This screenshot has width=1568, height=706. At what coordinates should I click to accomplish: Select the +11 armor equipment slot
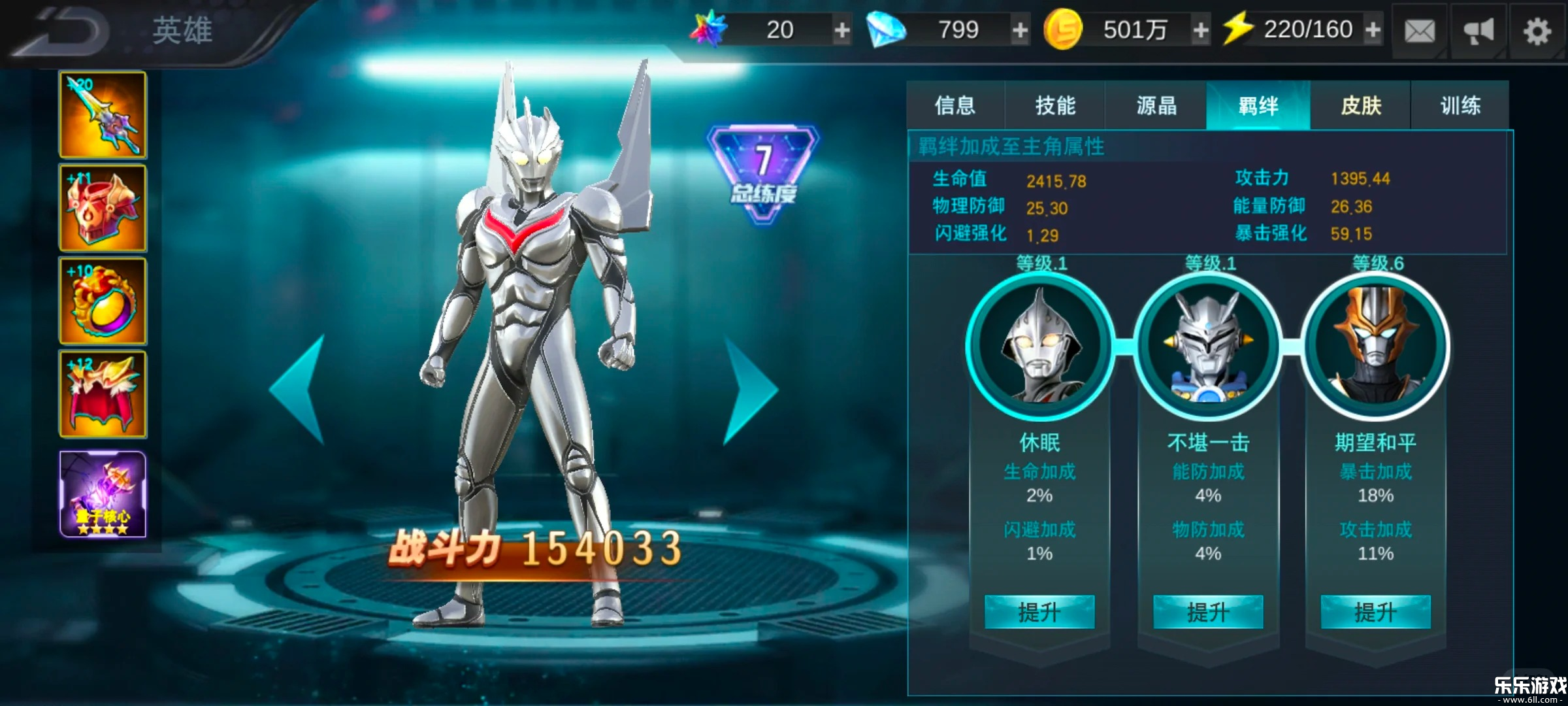tap(102, 208)
